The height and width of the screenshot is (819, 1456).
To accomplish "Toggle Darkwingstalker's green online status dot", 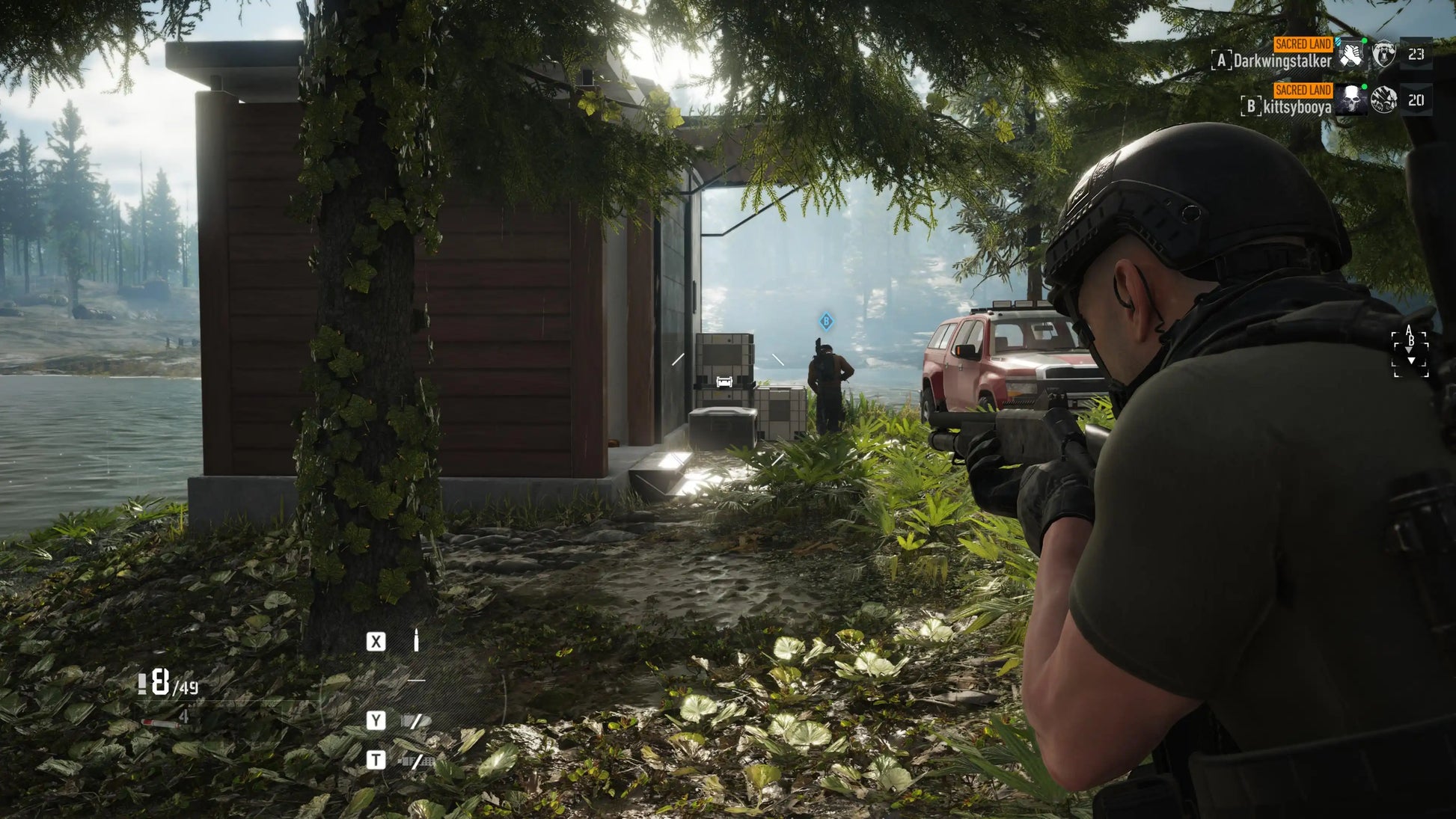I will (x=1365, y=40).
